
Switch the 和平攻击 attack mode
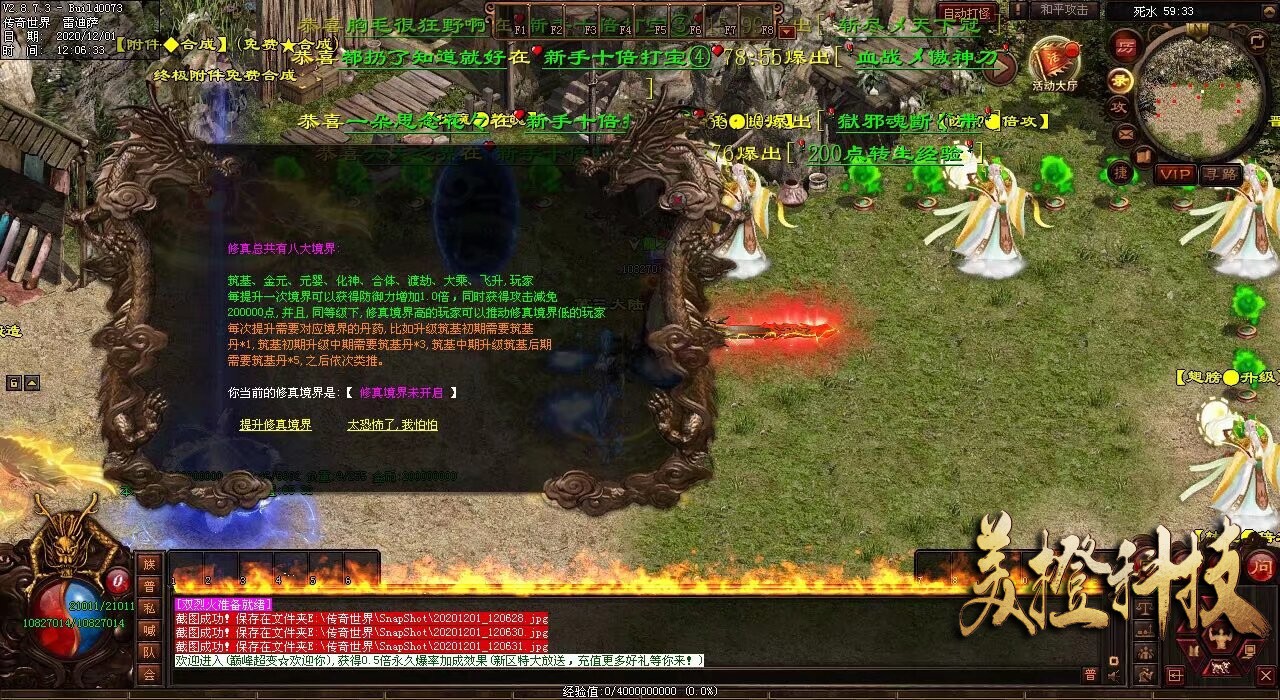1064,10
